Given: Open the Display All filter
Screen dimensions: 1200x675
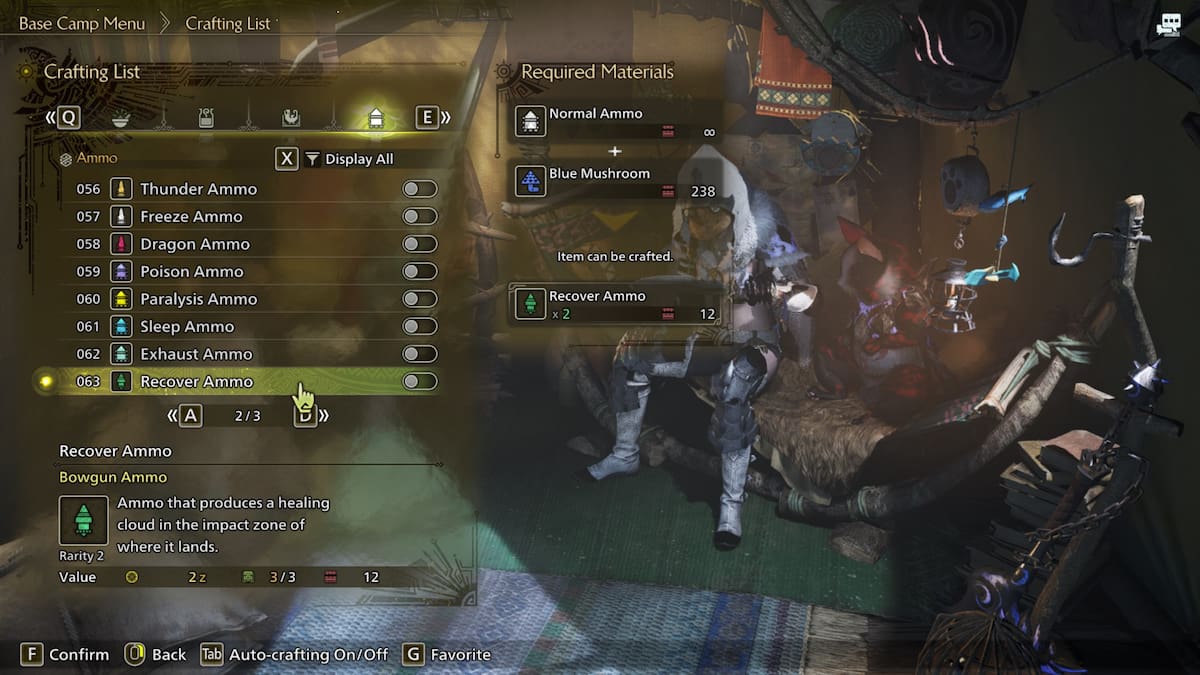Looking at the screenshot, I should tap(358, 159).
